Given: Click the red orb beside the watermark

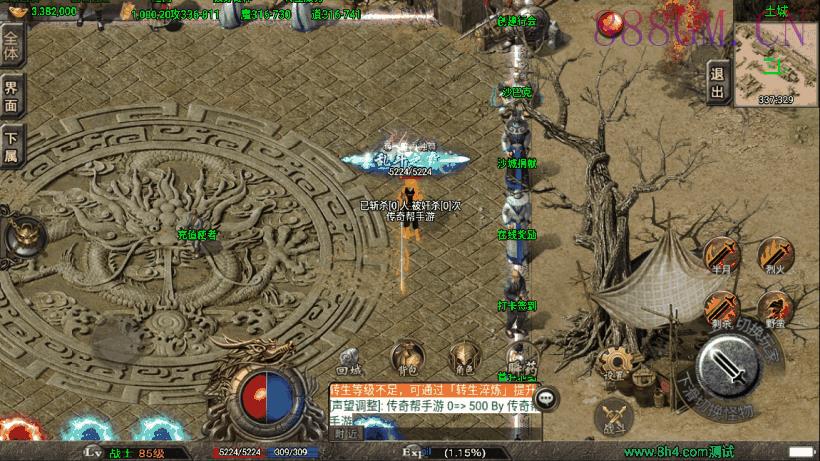Looking at the screenshot, I should click(608, 22).
